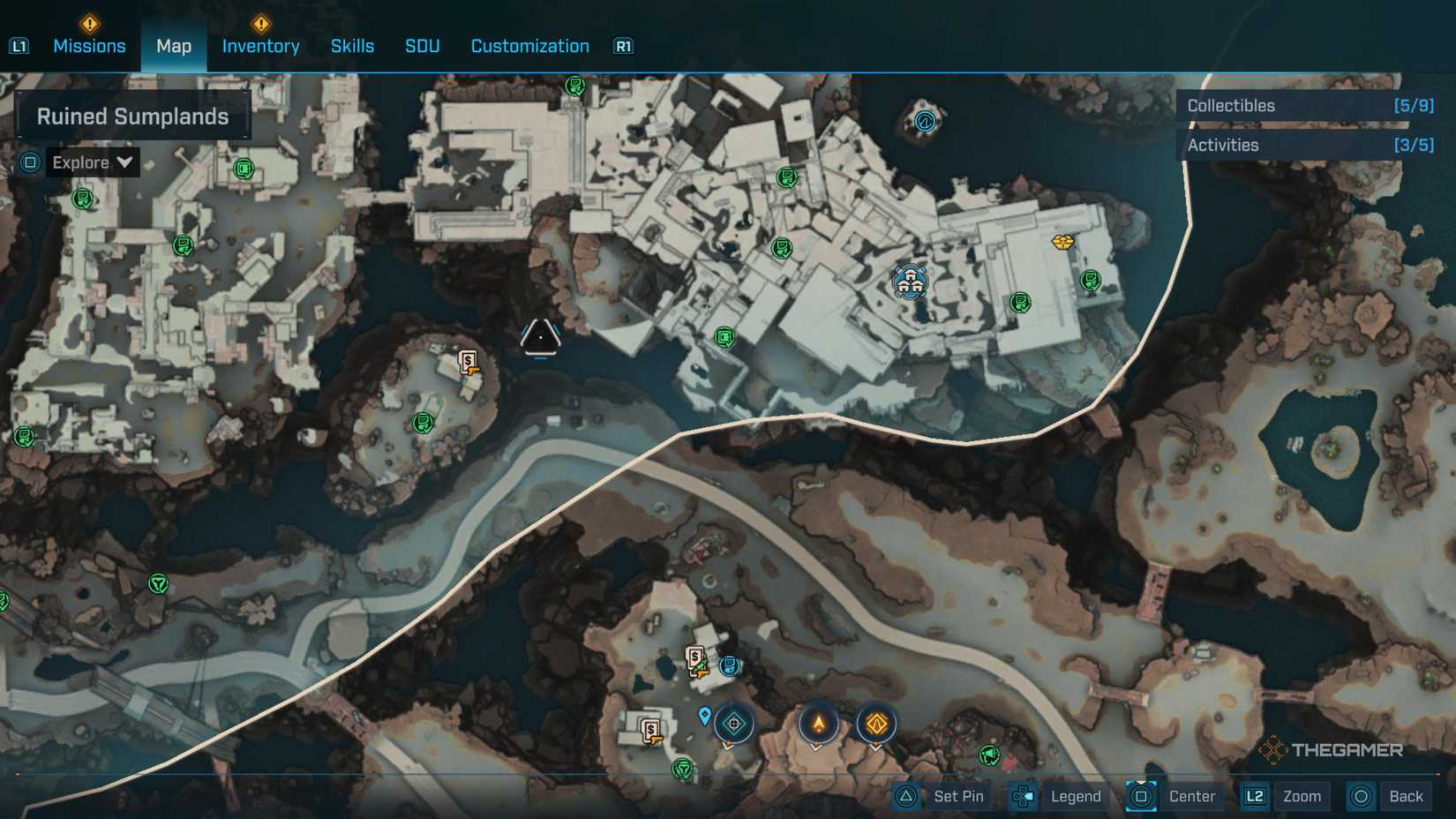Screen dimensions: 1456x819
Task: Center the map on the player
Action: [1174, 796]
